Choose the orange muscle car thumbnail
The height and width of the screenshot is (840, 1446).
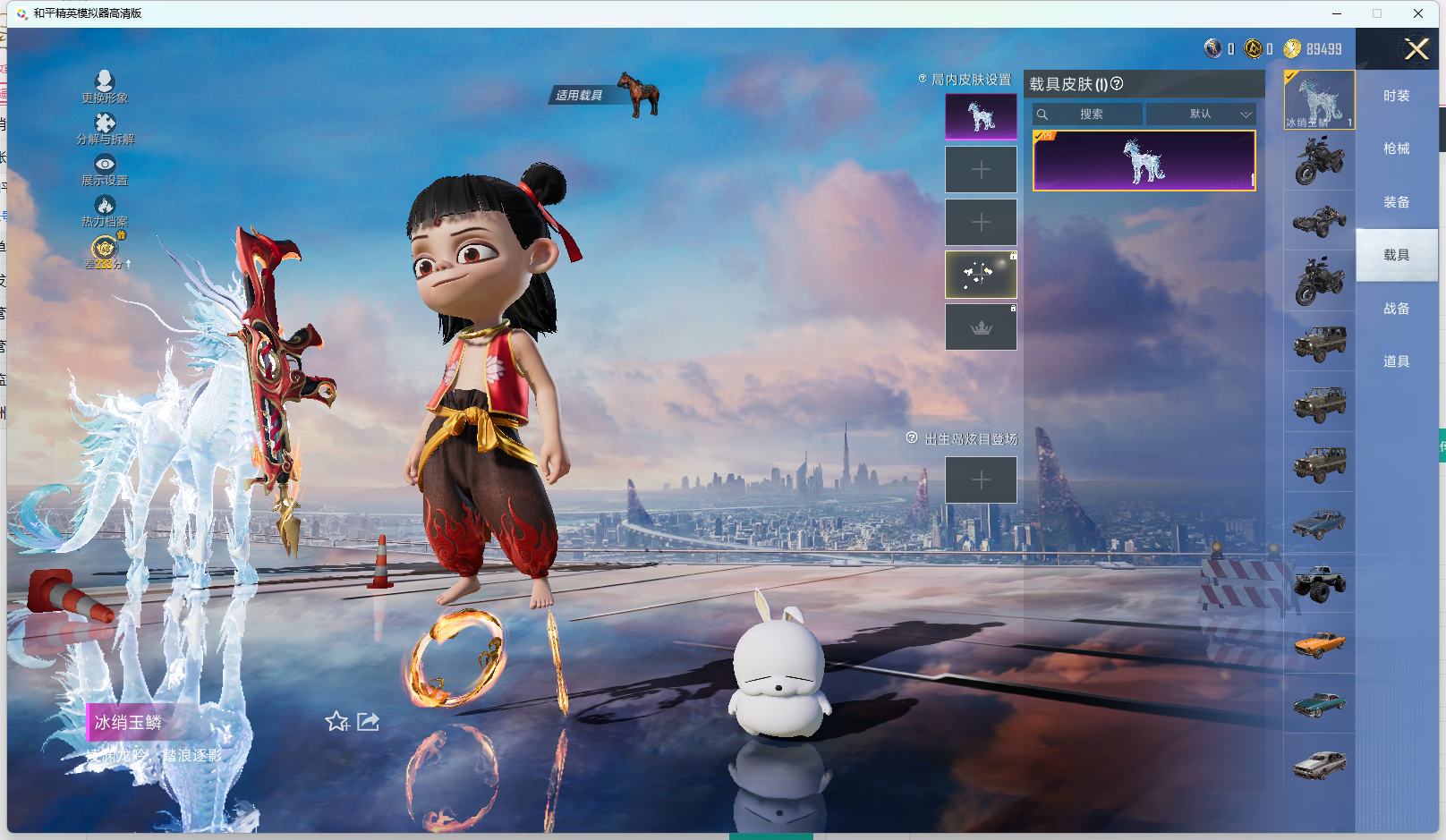[x=1319, y=643]
